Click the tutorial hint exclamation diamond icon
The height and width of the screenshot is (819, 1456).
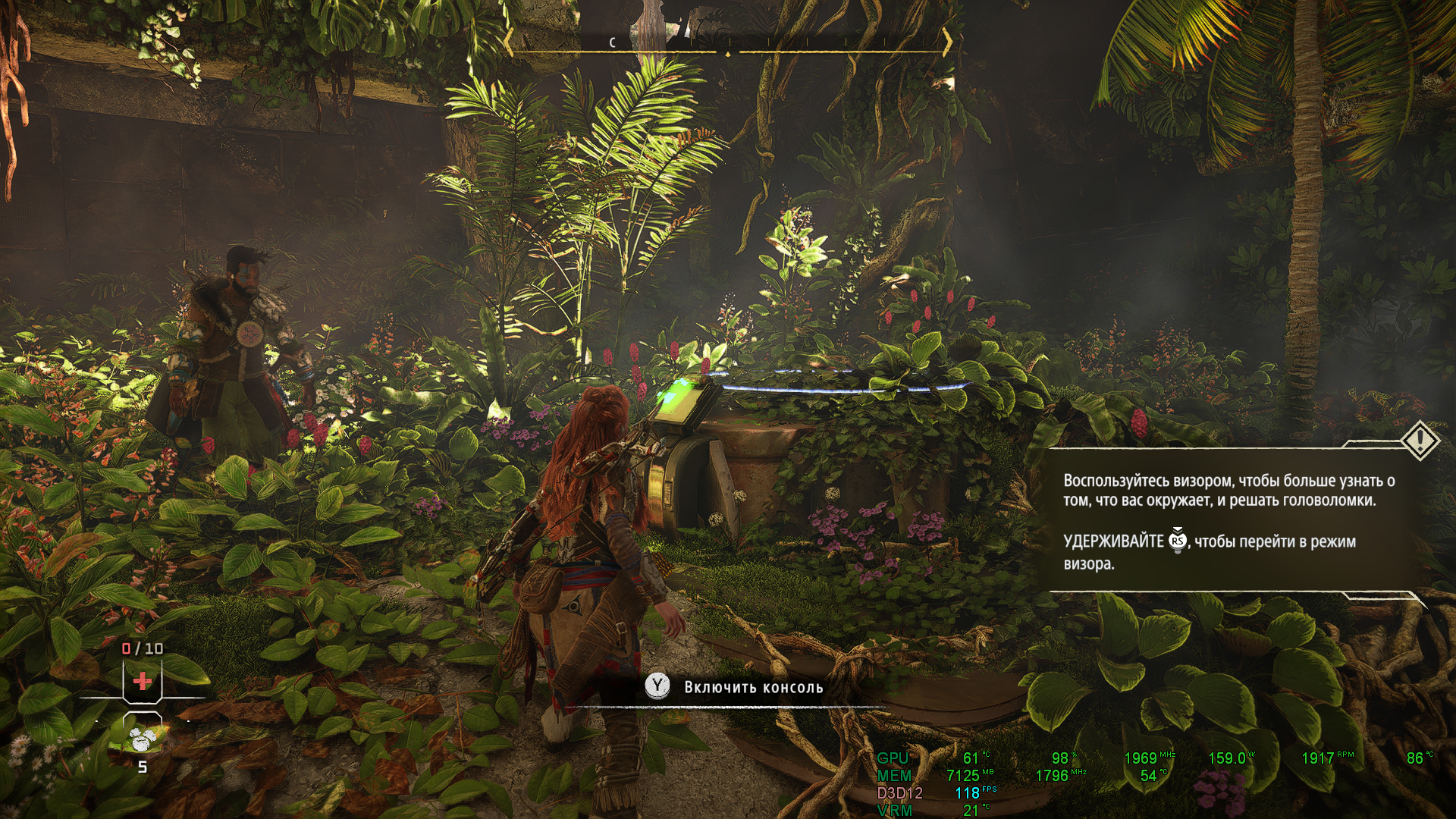[1420, 440]
